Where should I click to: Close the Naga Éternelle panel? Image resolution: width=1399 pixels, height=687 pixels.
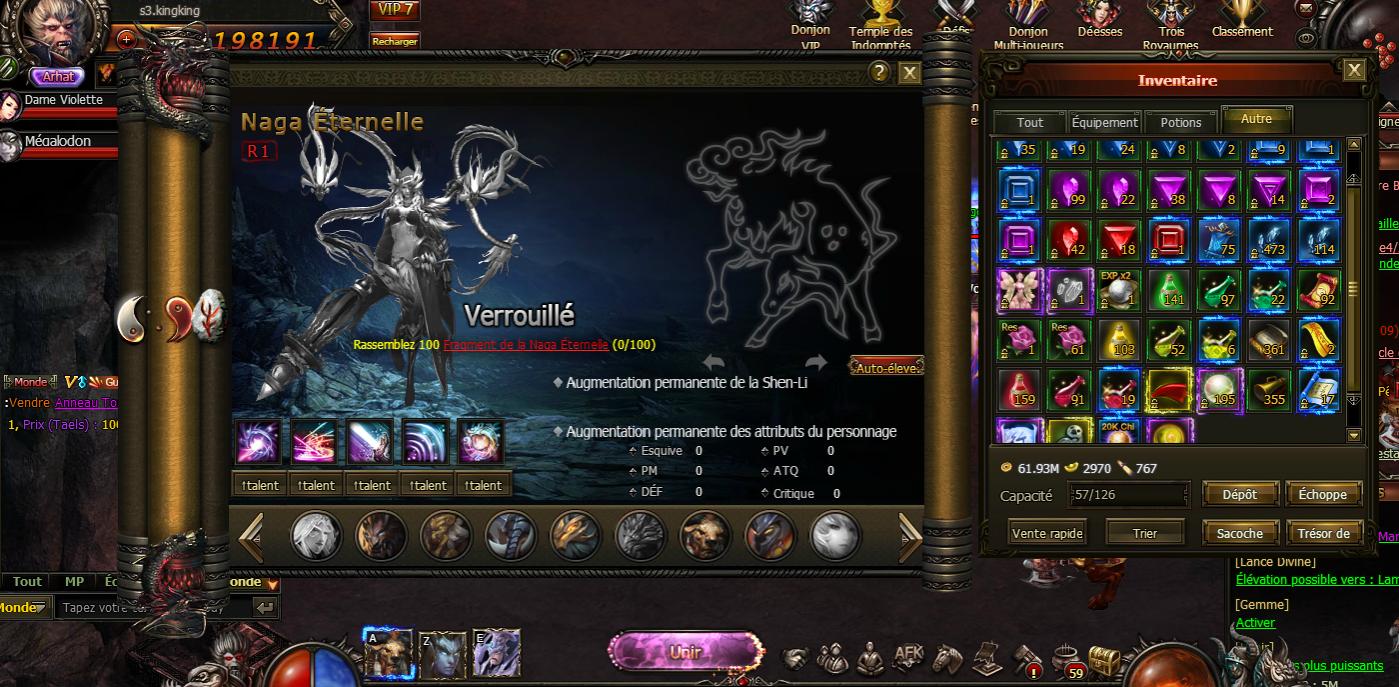909,72
